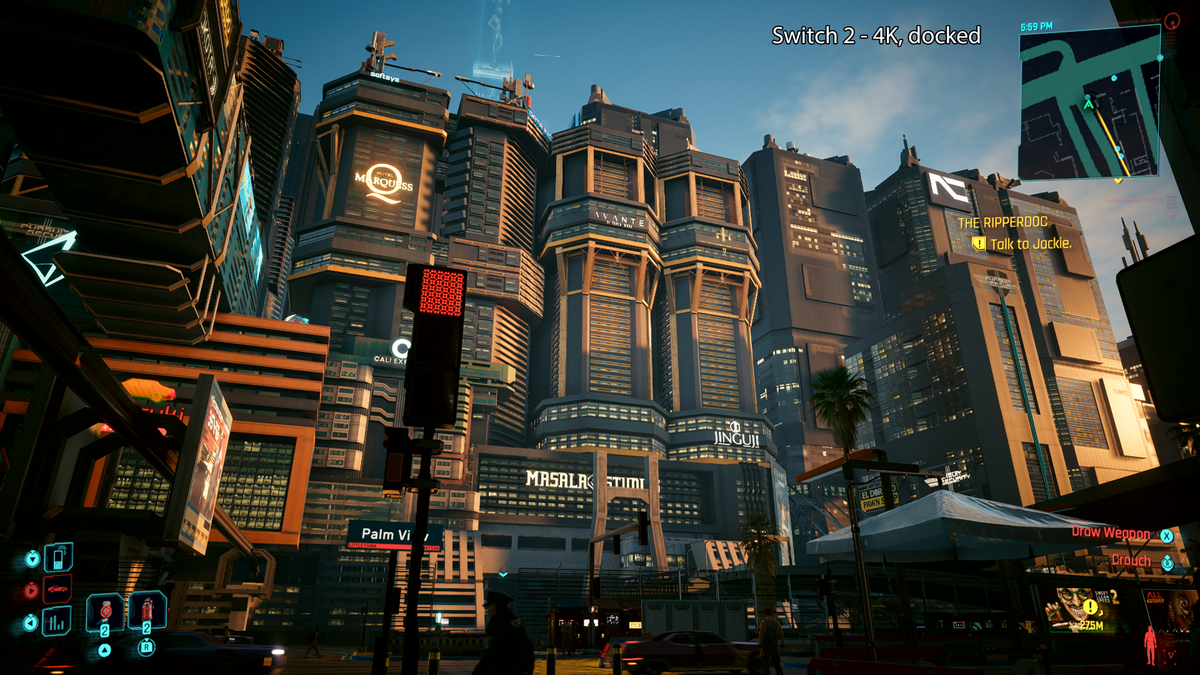The height and width of the screenshot is (675, 1200).
Task: Select the red grenade gadget slot
Action: (x=147, y=610)
